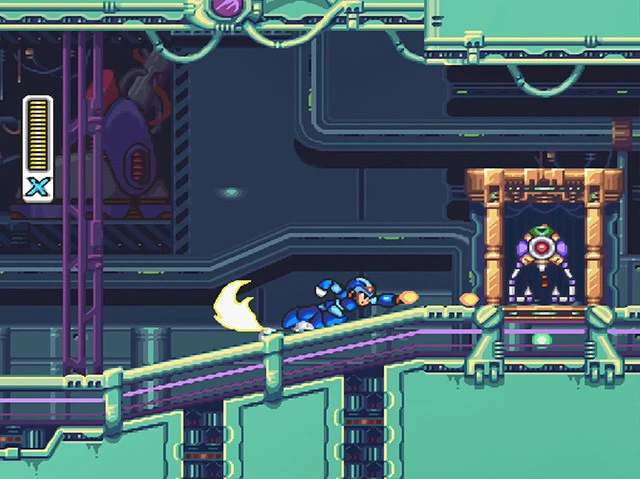Click the X character emblem under the life gauge
This screenshot has width=640, height=479.
click(x=38, y=186)
